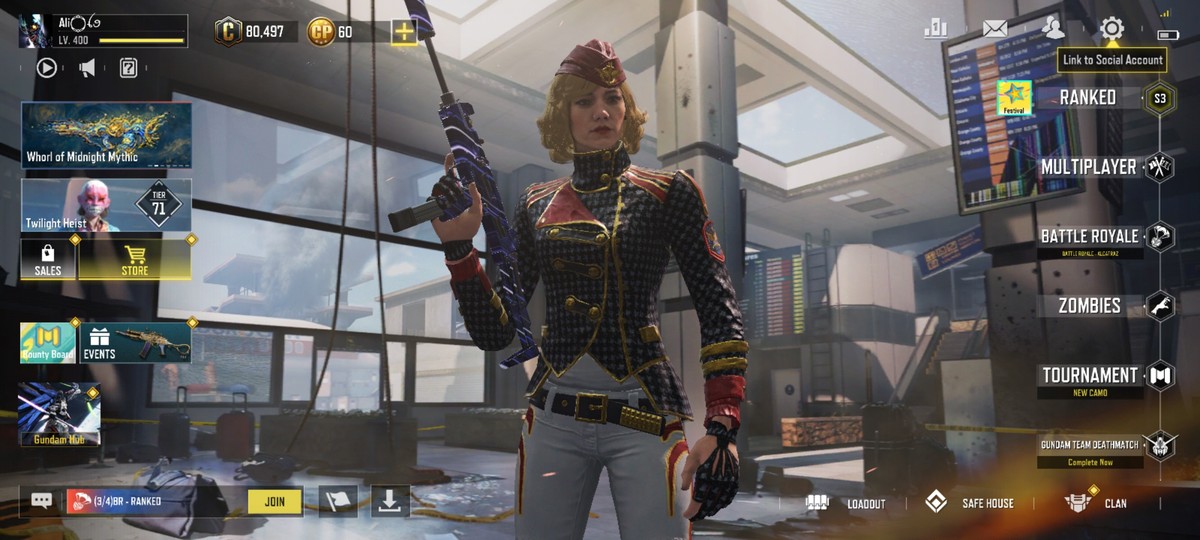Image resolution: width=1200 pixels, height=540 pixels.
Task: Open the Whorl of Midnight Mythic banner
Action: point(106,134)
